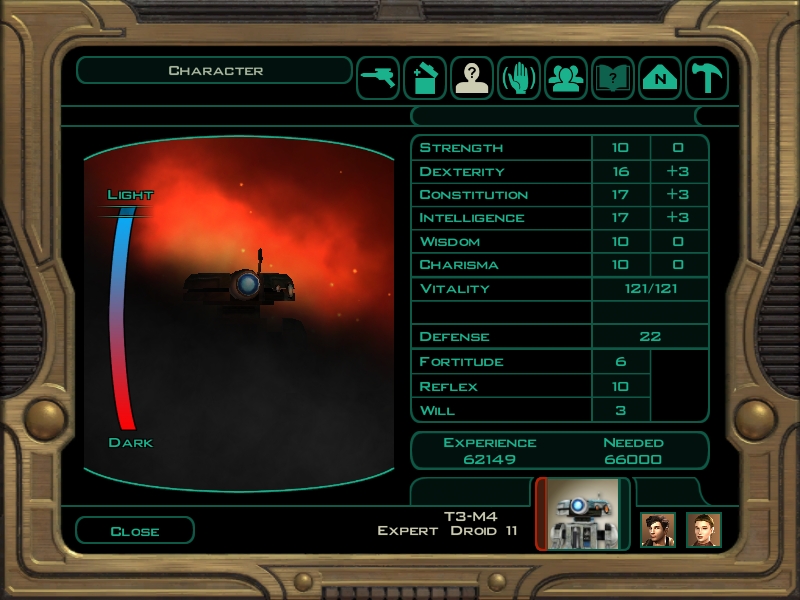This screenshot has width=800, height=600.
Task: Switch to the light-brown-haired party member portrait
Action: 704,529
